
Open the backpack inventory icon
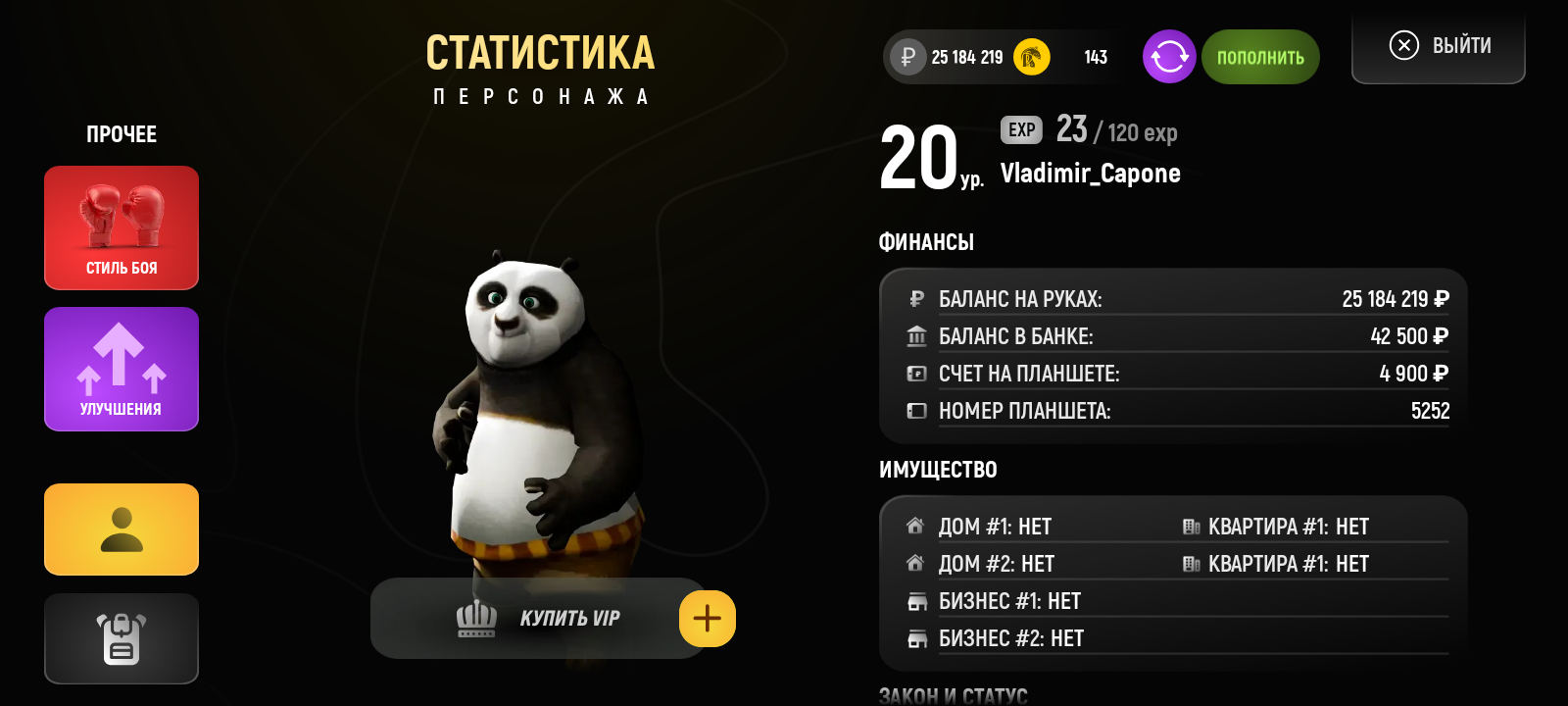pyautogui.click(x=121, y=638)
